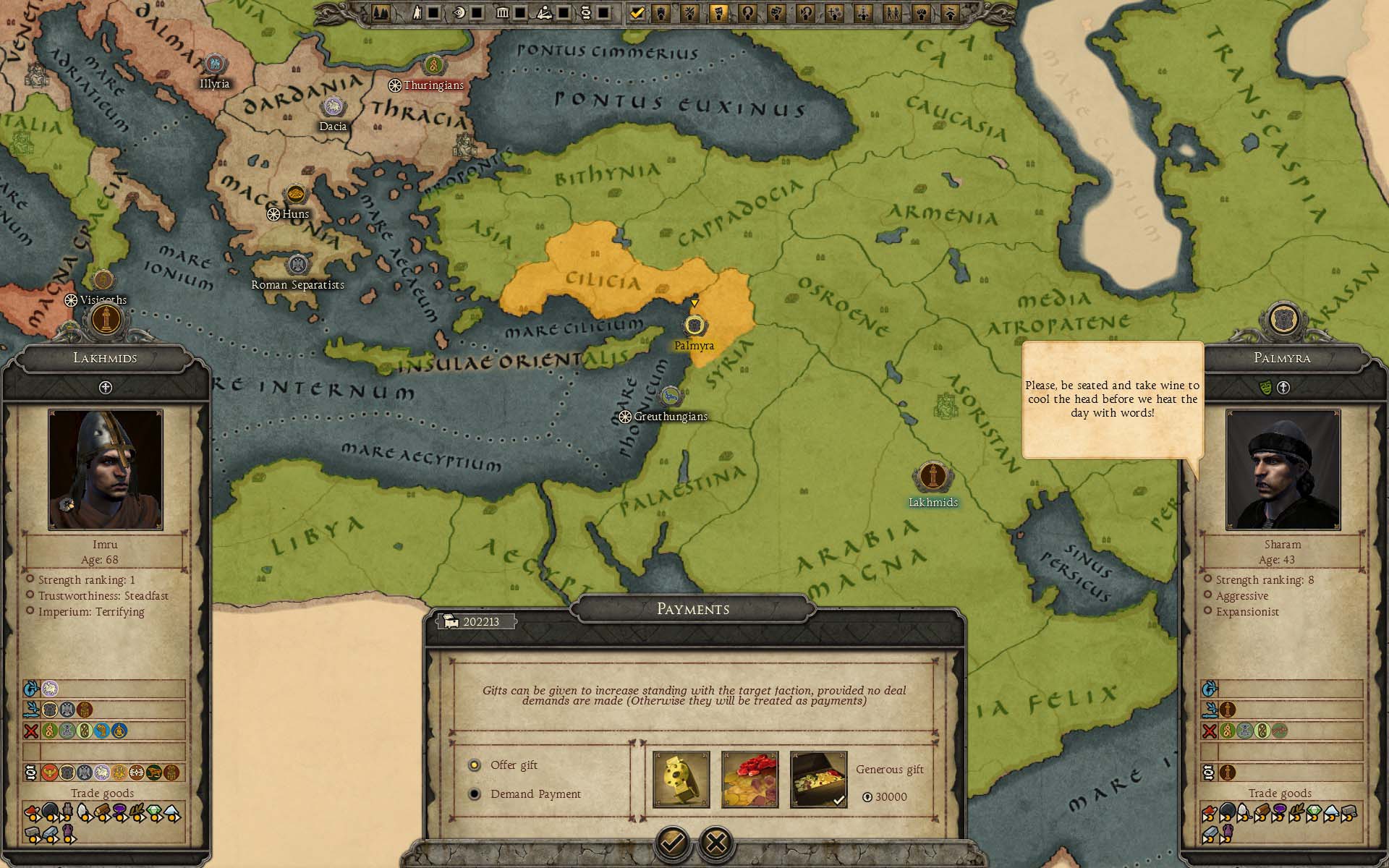
Task: Click the Huns faction emblem on map
Action: point(295,195)
